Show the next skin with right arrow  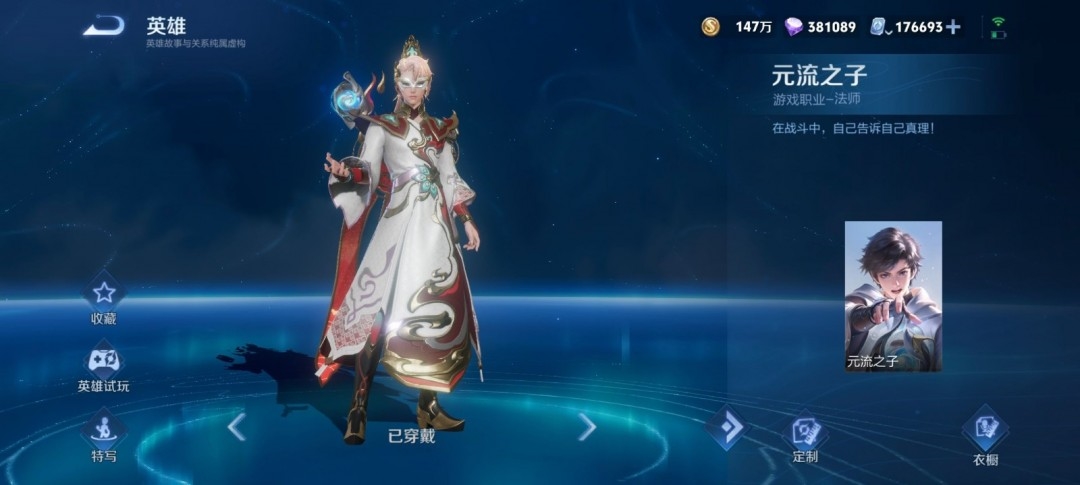tap(587, 427)
